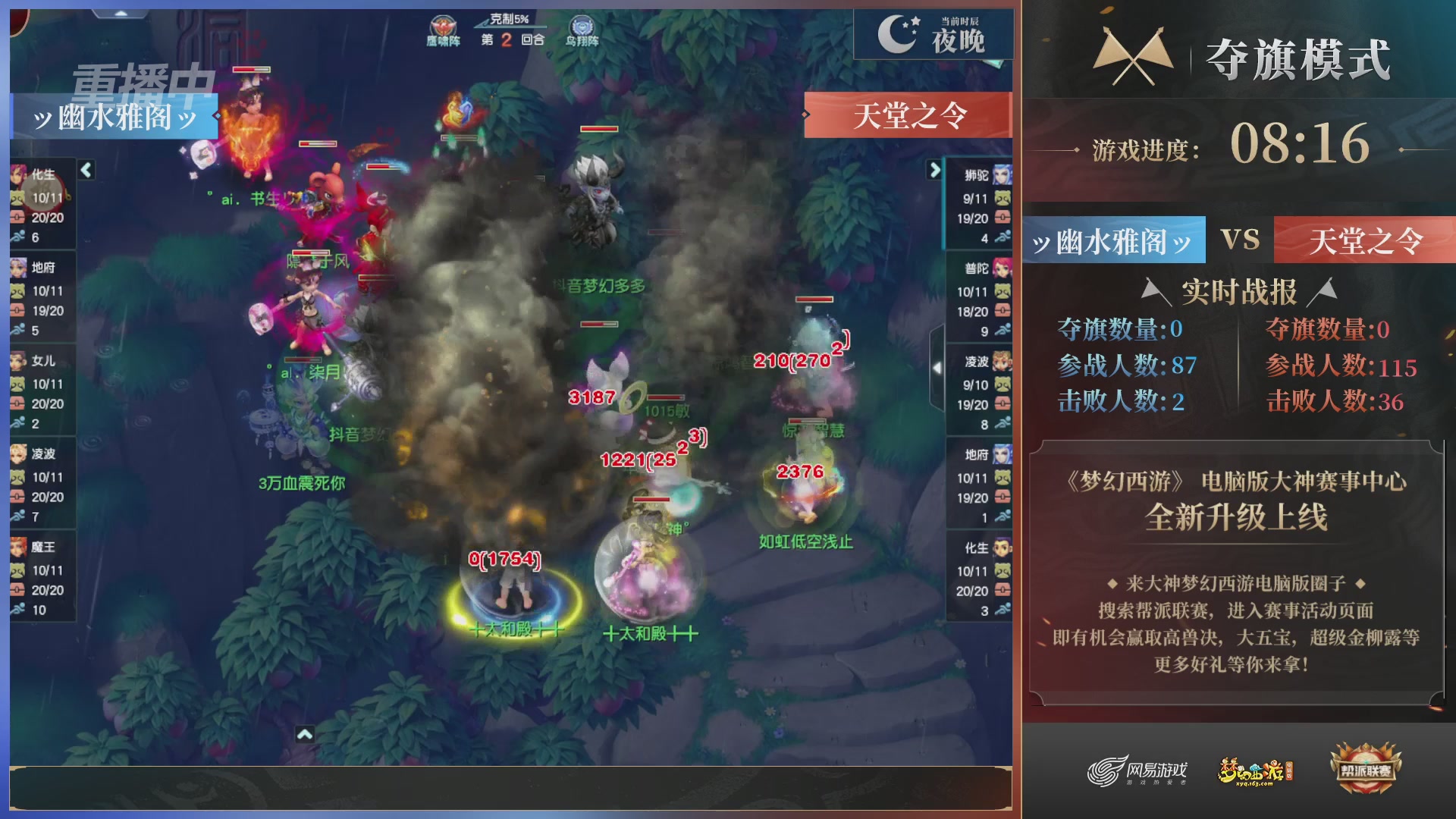Select the 化生 avatar in the left roster
This screenshot has width=1456, height=819.
pos(17,175)
